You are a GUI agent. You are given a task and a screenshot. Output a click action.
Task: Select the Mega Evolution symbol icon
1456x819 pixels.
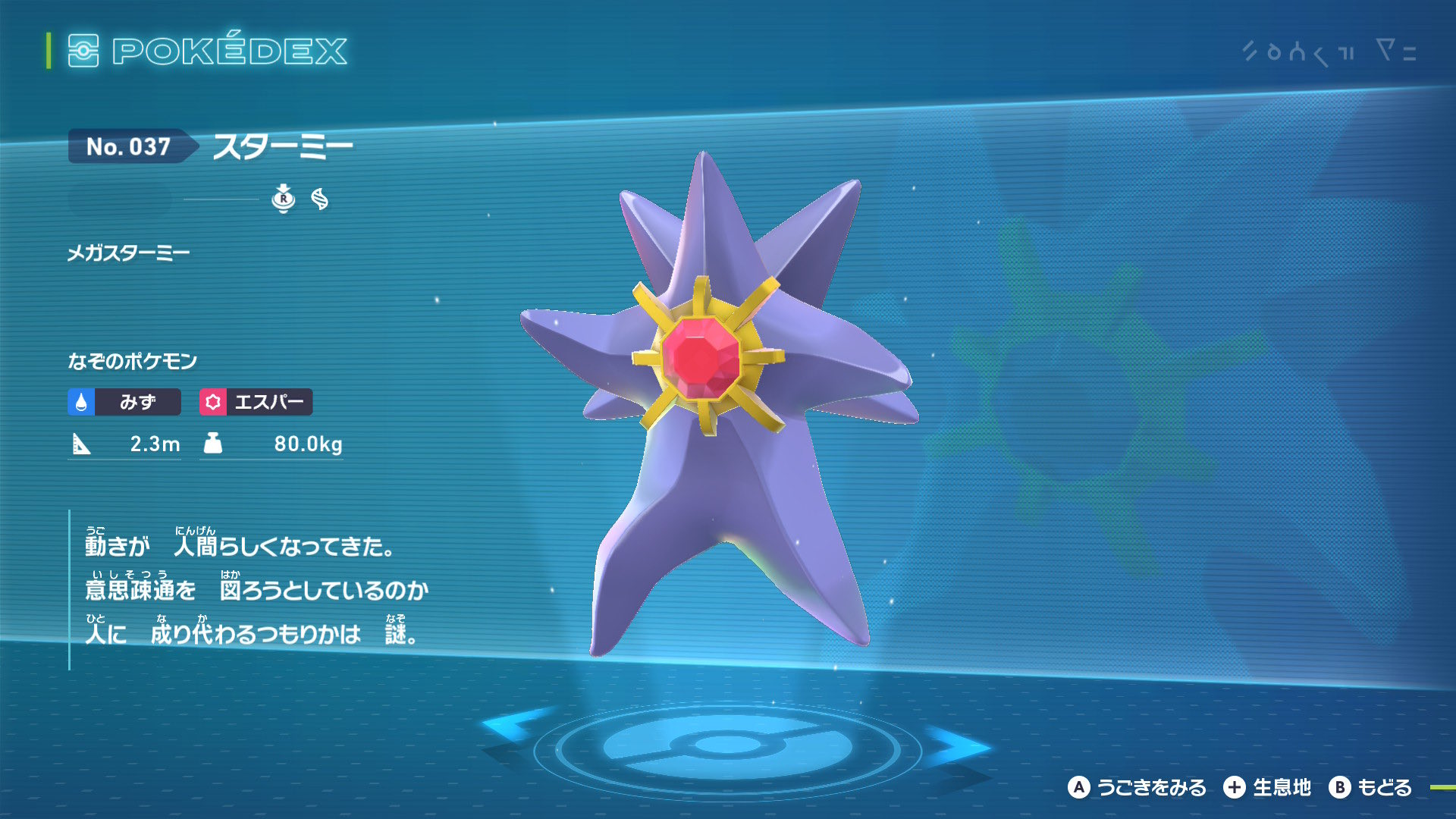click(320, 199)
